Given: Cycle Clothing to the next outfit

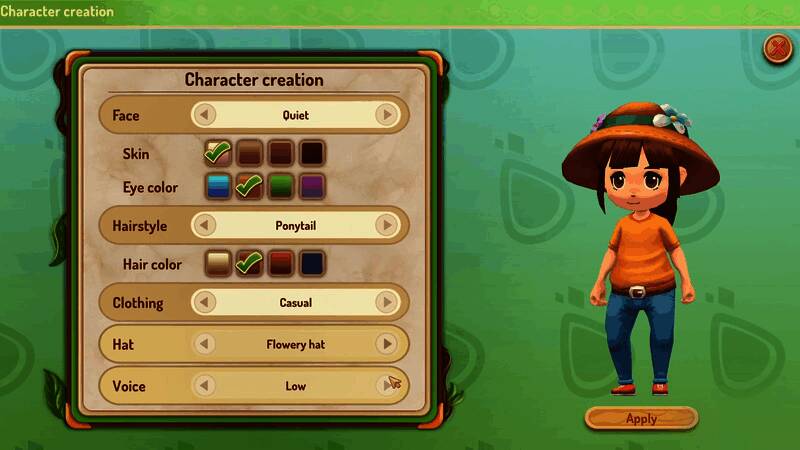Looking at the screenshot, I should [386, 302].
